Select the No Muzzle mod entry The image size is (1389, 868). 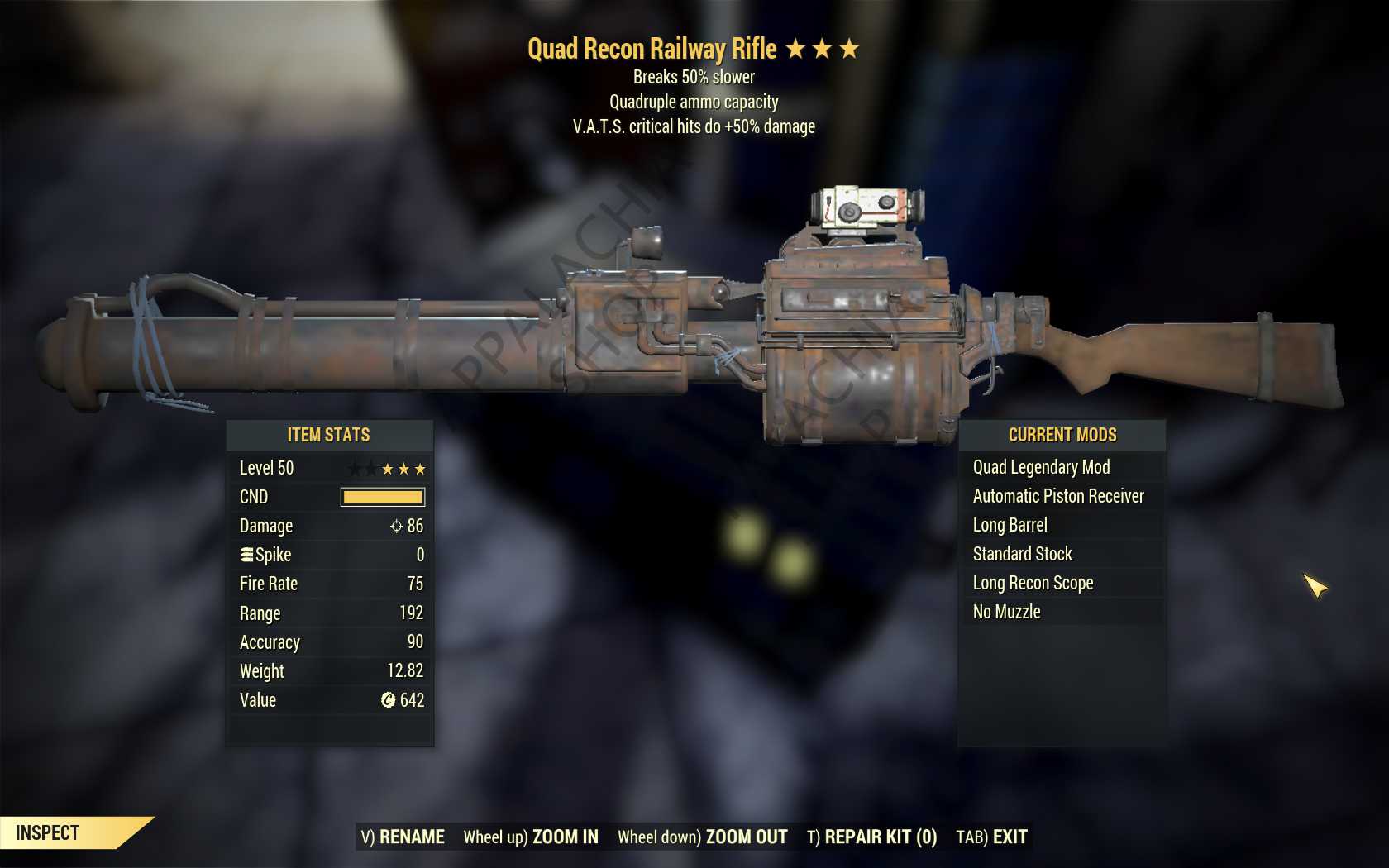[1007, 612]
